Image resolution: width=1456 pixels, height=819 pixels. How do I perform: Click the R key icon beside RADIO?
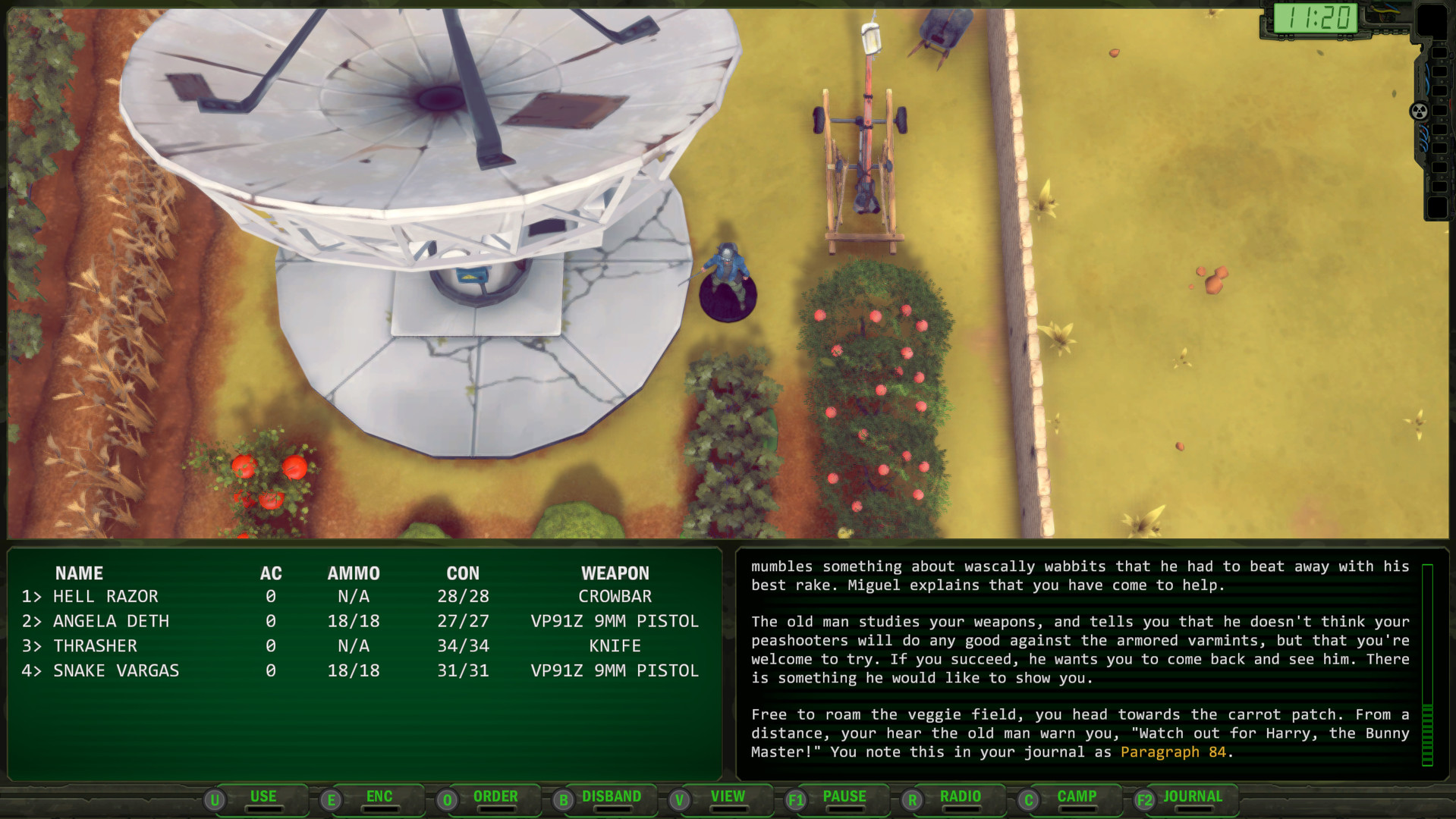[x=911, y=799]
